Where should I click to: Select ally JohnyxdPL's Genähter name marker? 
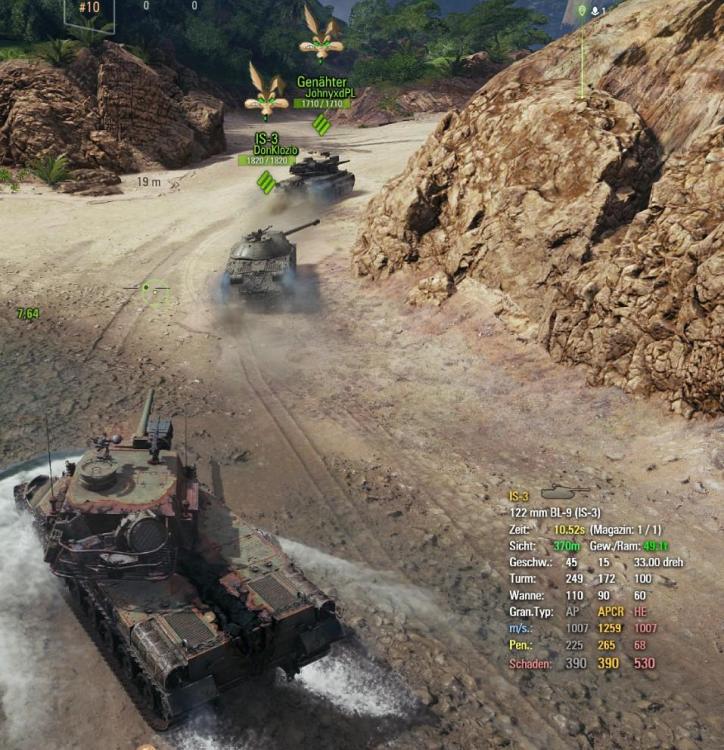point(322,92)
